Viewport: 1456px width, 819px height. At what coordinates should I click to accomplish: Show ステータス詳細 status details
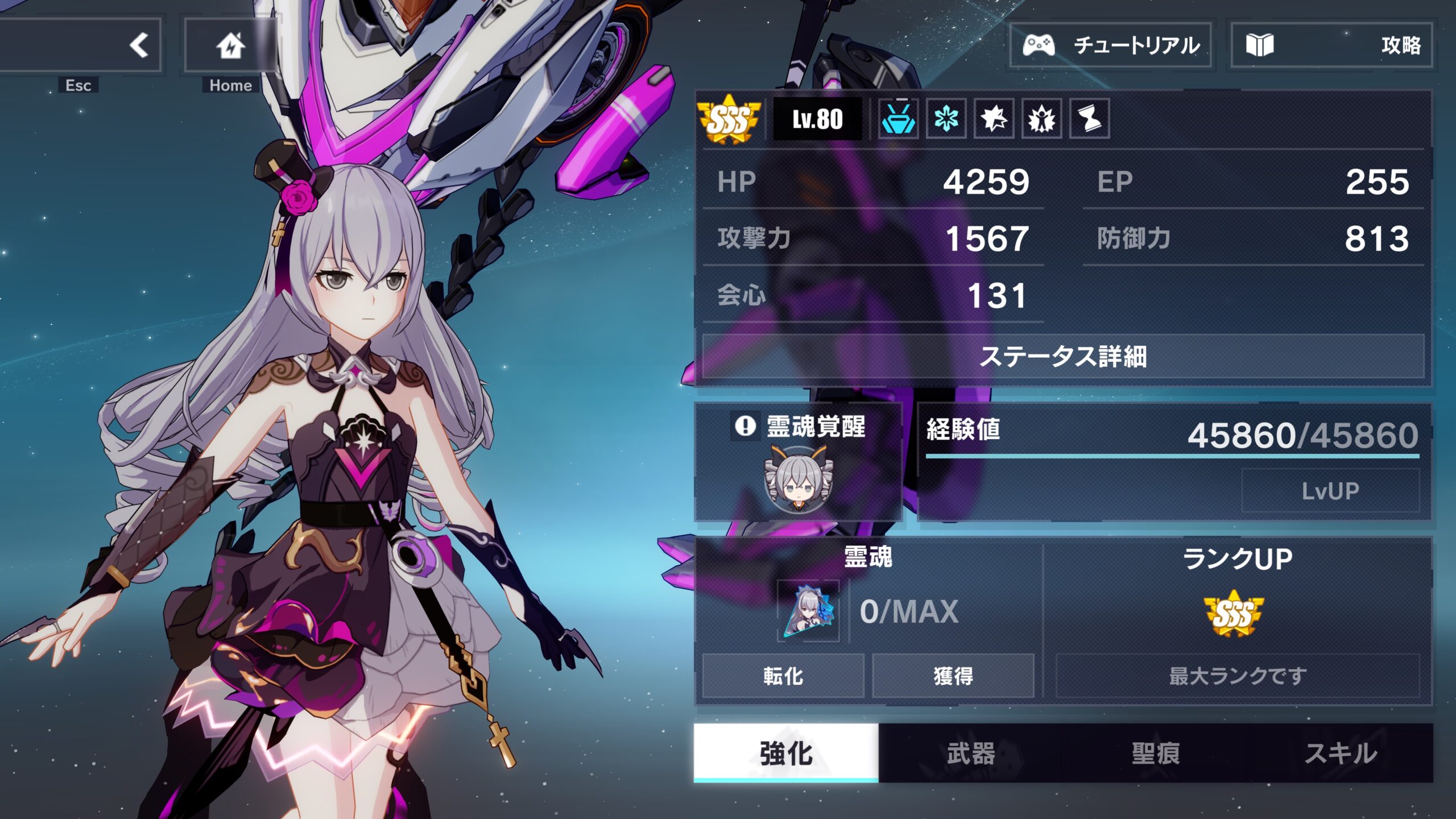click(x=1062, y=357)
